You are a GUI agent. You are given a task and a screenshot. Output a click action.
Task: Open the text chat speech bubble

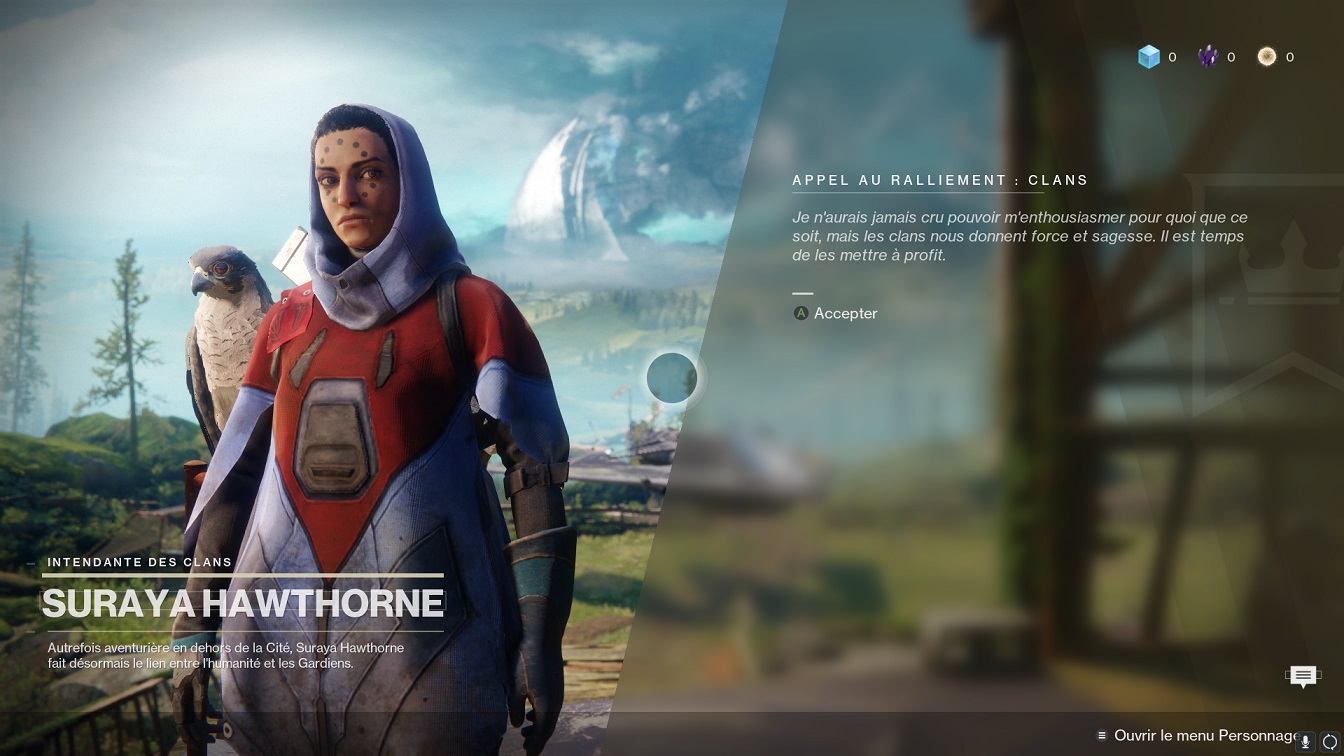coord(1302,677)
